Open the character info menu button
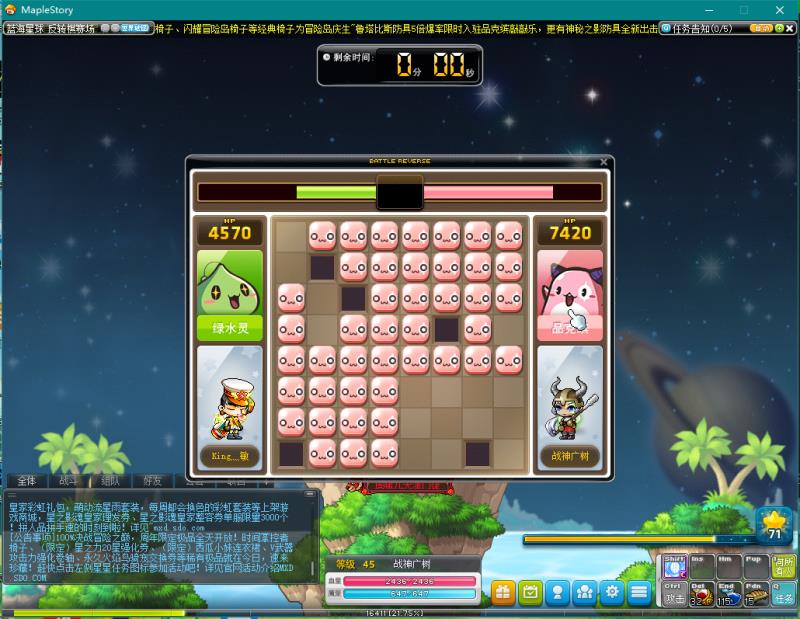Screen dimensions: 800x619 (x=557, y=591)
